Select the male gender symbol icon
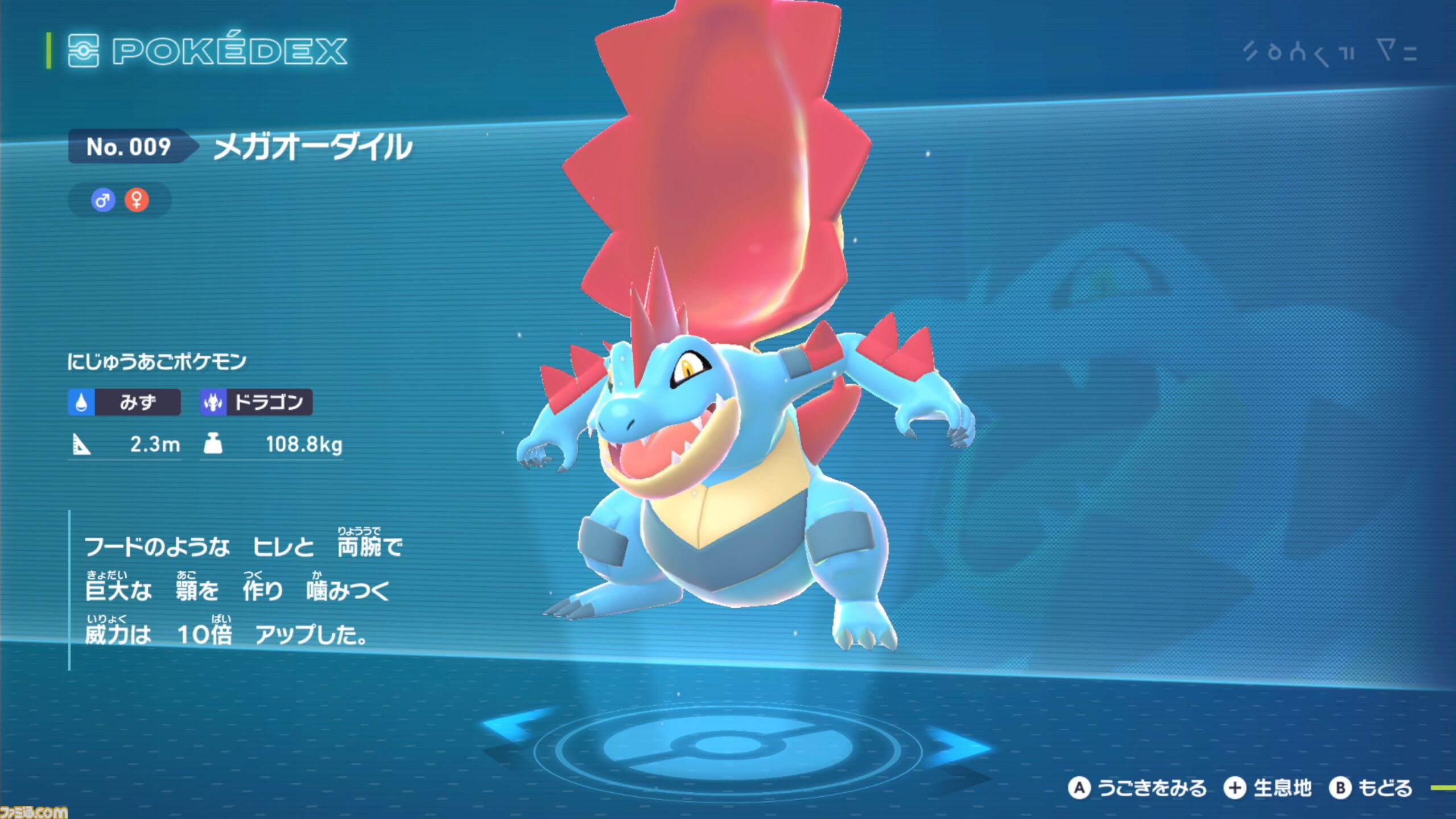The width and height of the screenshot is (1456, 819). (x=103, y=200)
